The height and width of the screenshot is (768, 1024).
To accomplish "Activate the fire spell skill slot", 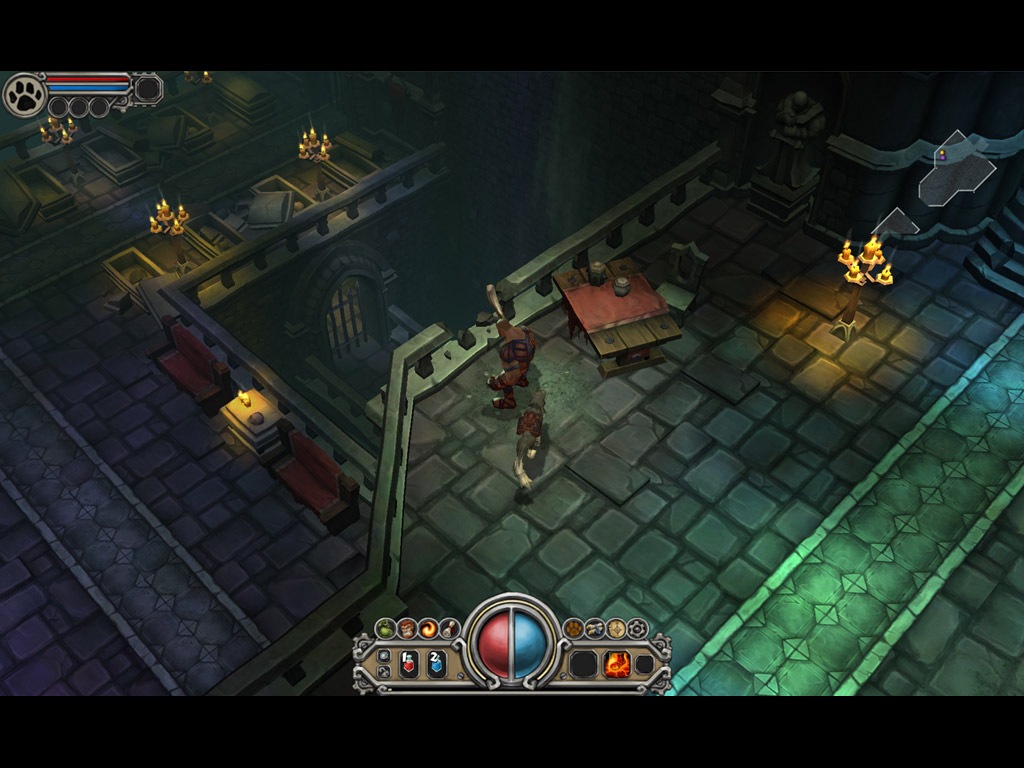I will coord(617,663).
